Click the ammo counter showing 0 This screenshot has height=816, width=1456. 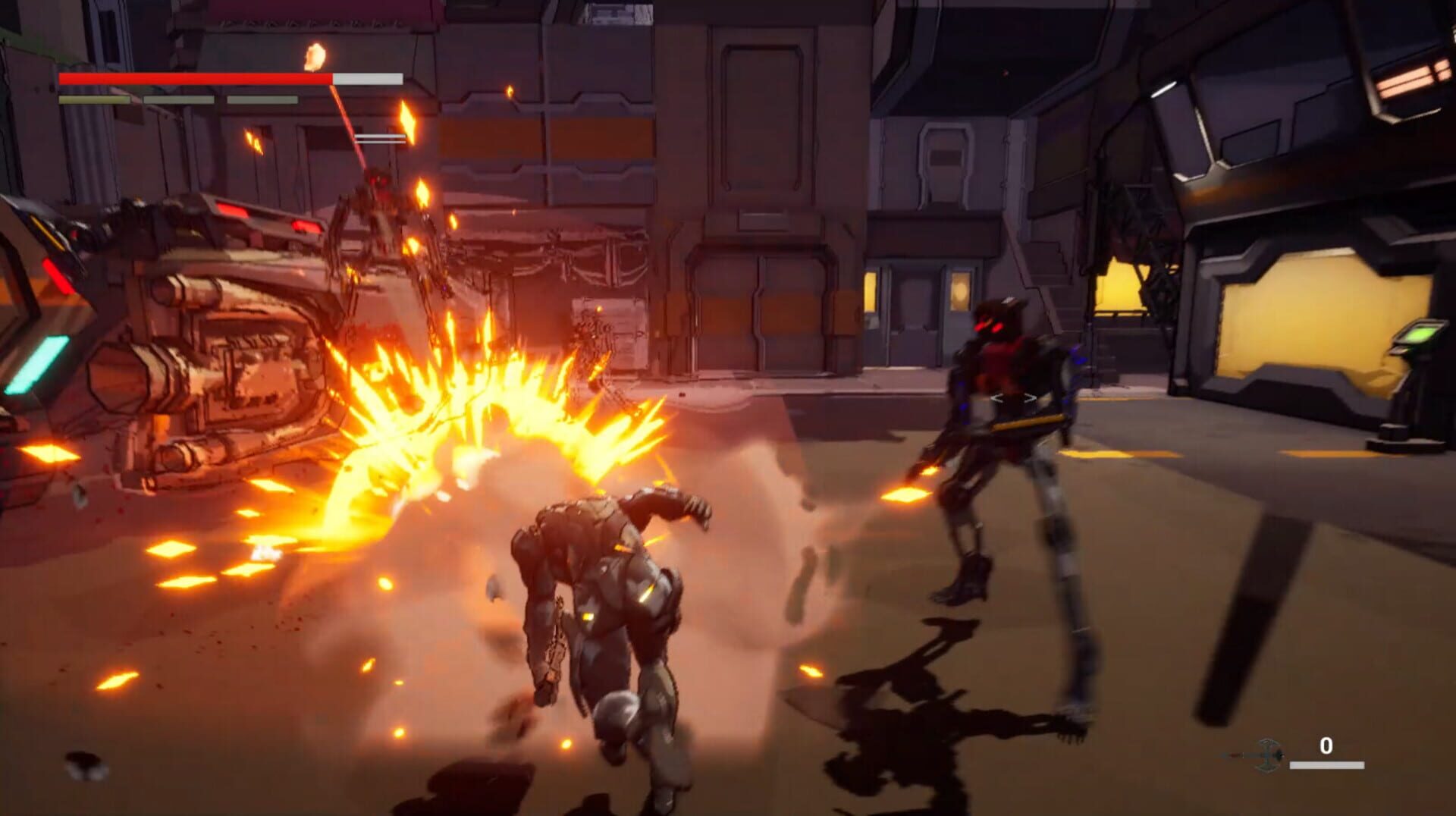pos(1325,744)
